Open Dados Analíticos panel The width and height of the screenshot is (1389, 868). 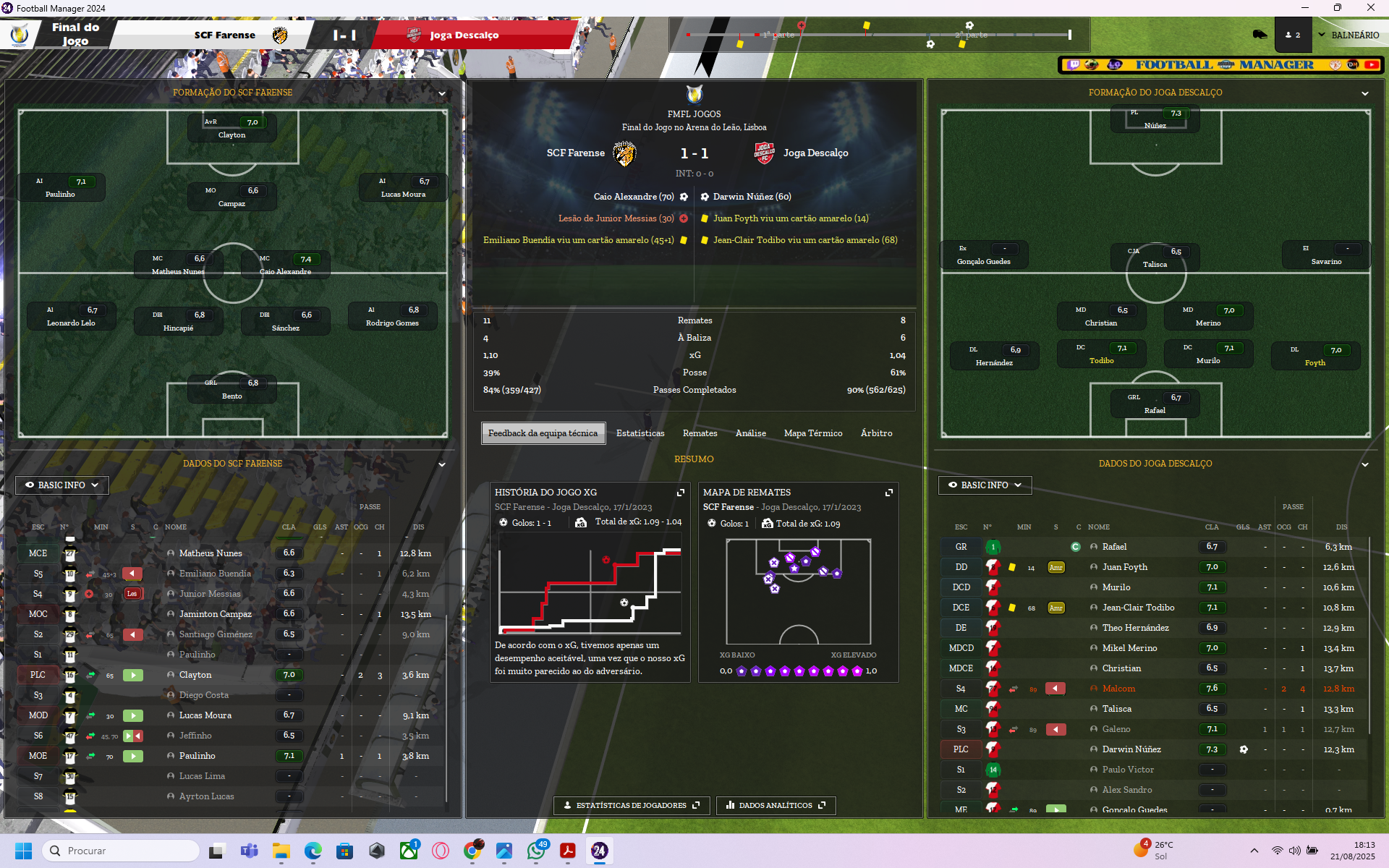point(776,805)
